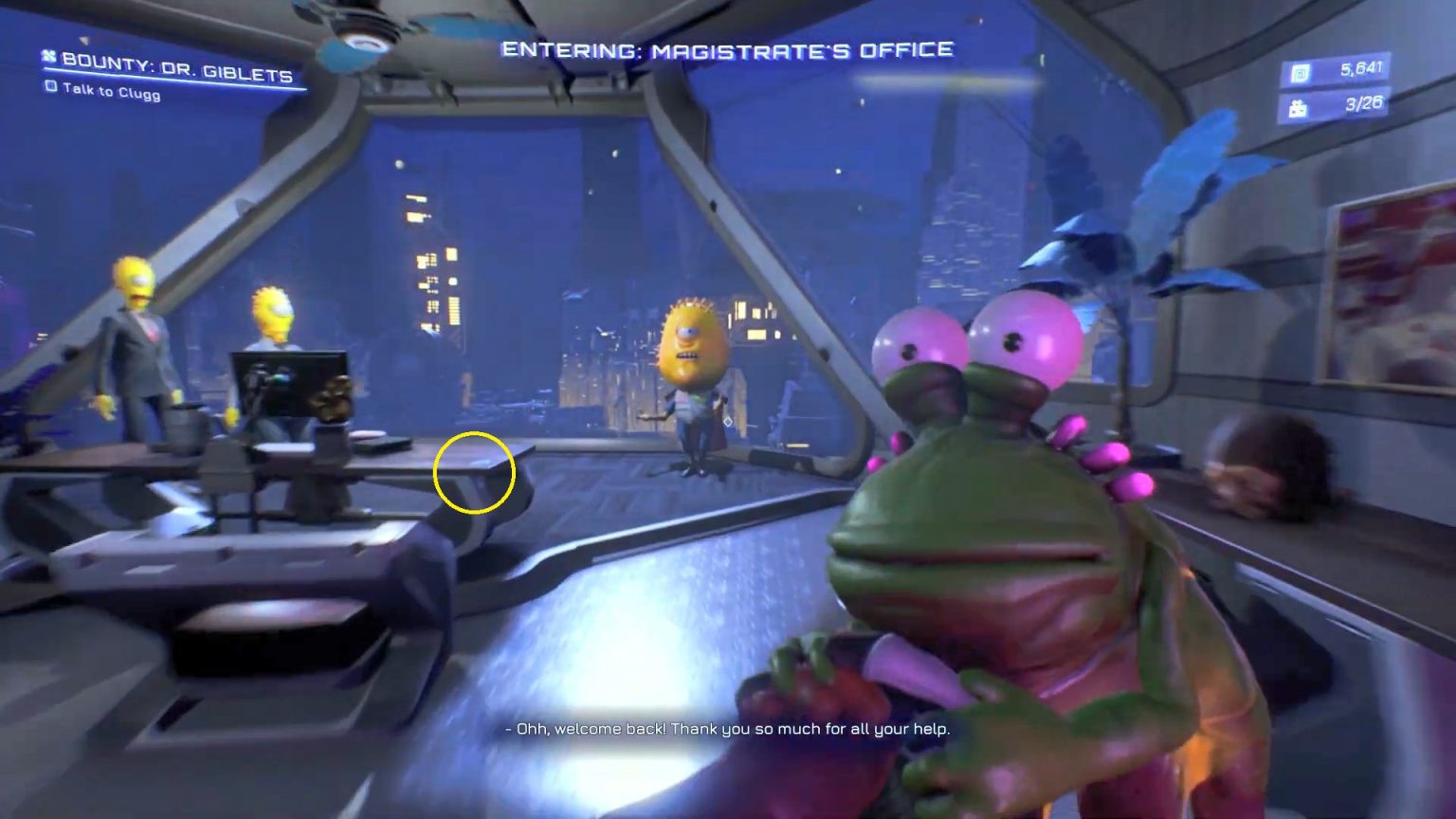The width and height of the screenshot is (1456, 819).
Task: Click the small square marker before Talk to Clugg
Action: (51, 88)
